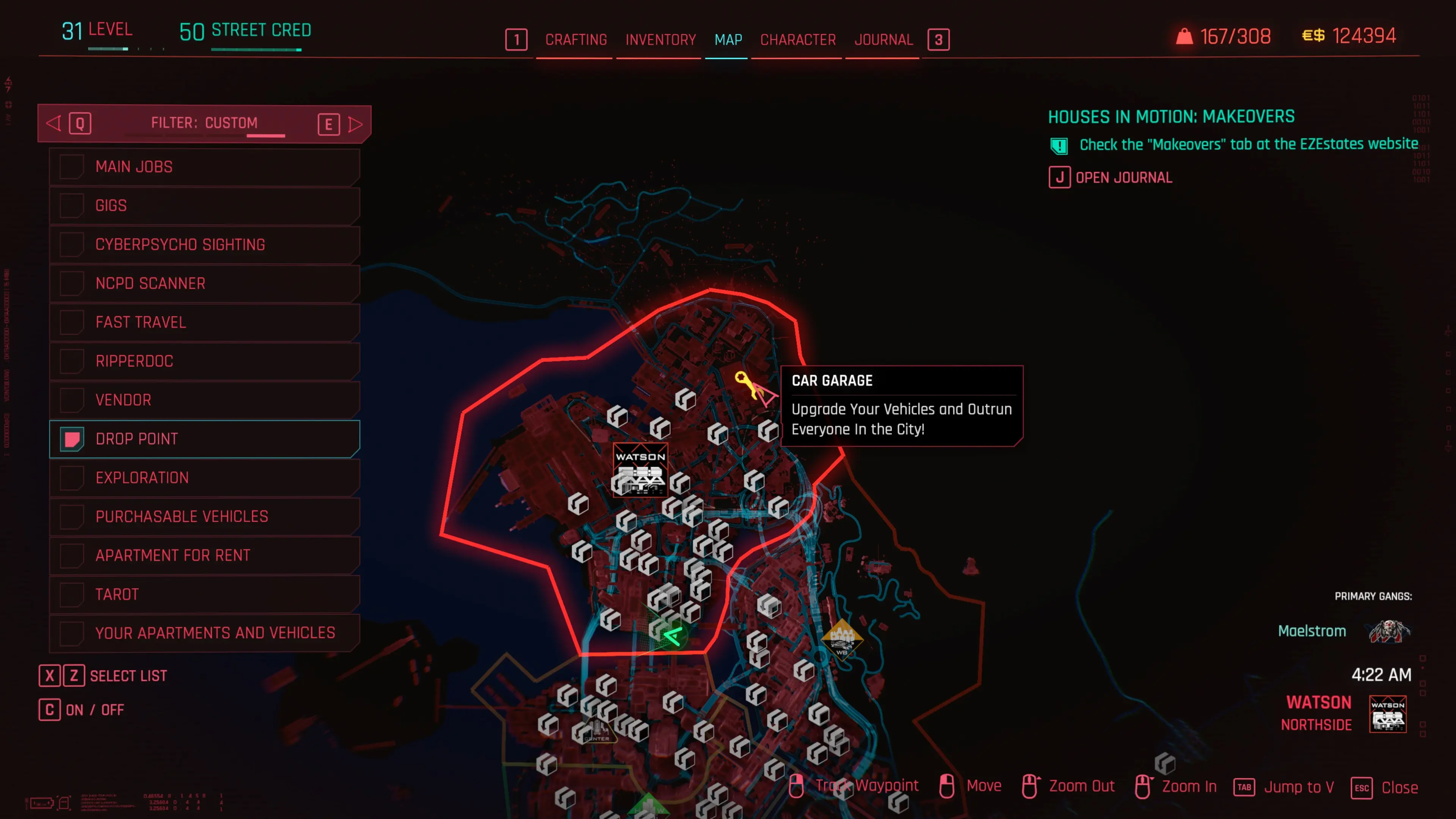Uncheck the Drop Point filter
The image size is (1456, 819).
coord(72,439)
